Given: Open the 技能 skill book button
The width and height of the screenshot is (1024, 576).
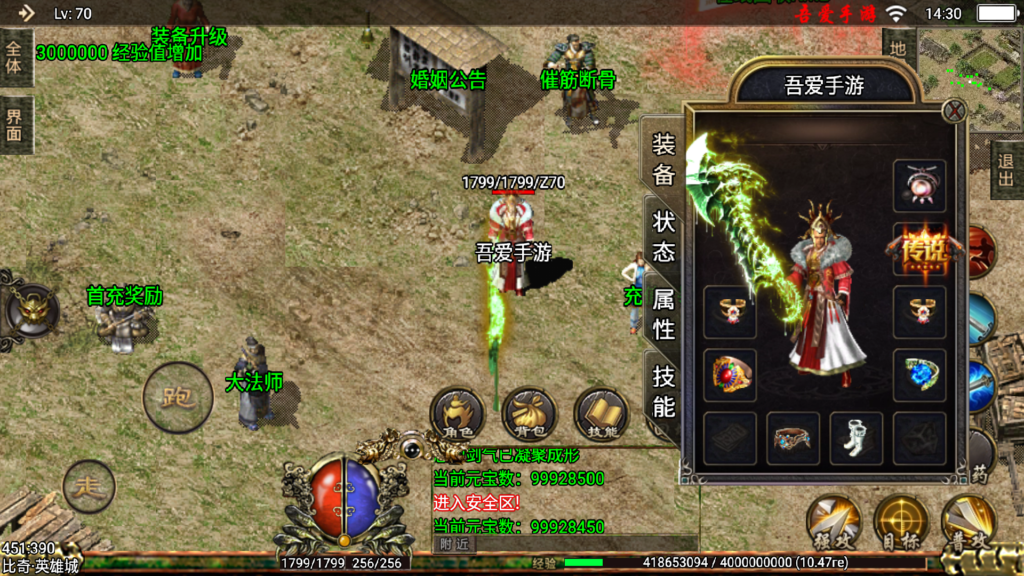Looking at the screenshot, I should (x=601, y=415).
